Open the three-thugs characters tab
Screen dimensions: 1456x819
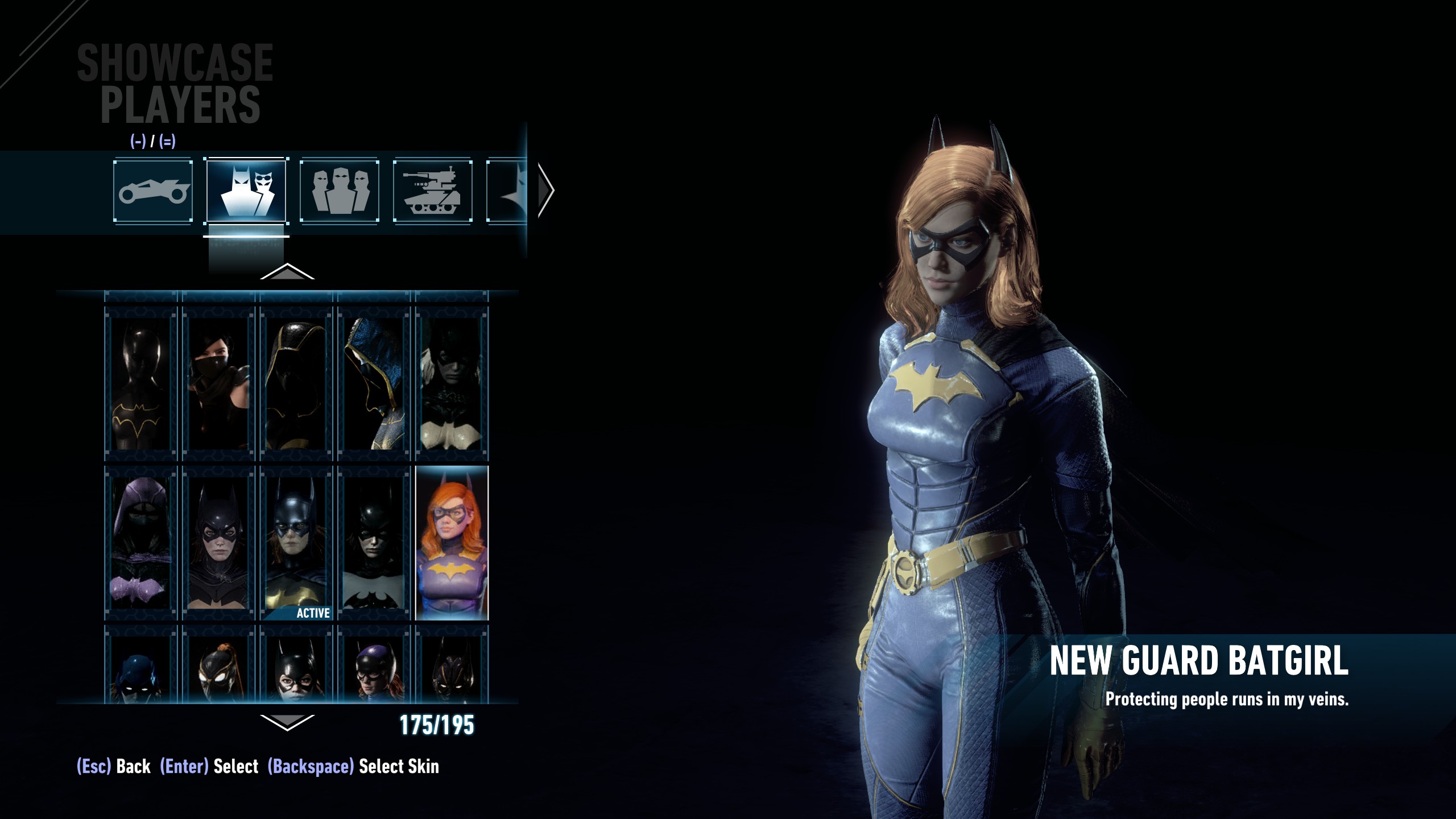(340, 191)
